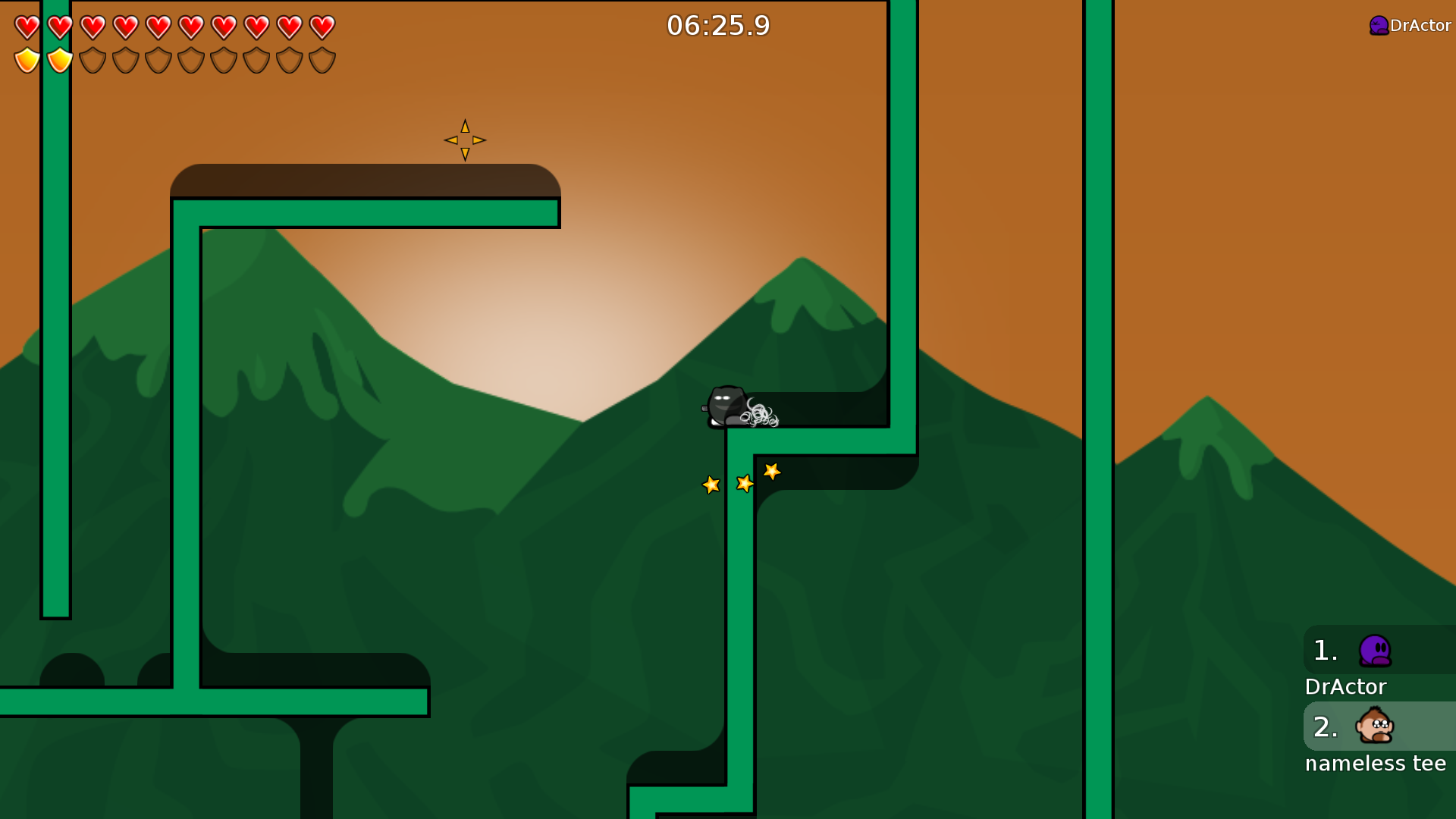Click the DrActor name icon in top corner
Screen dimensions: 1456x819
point(1378,25)
